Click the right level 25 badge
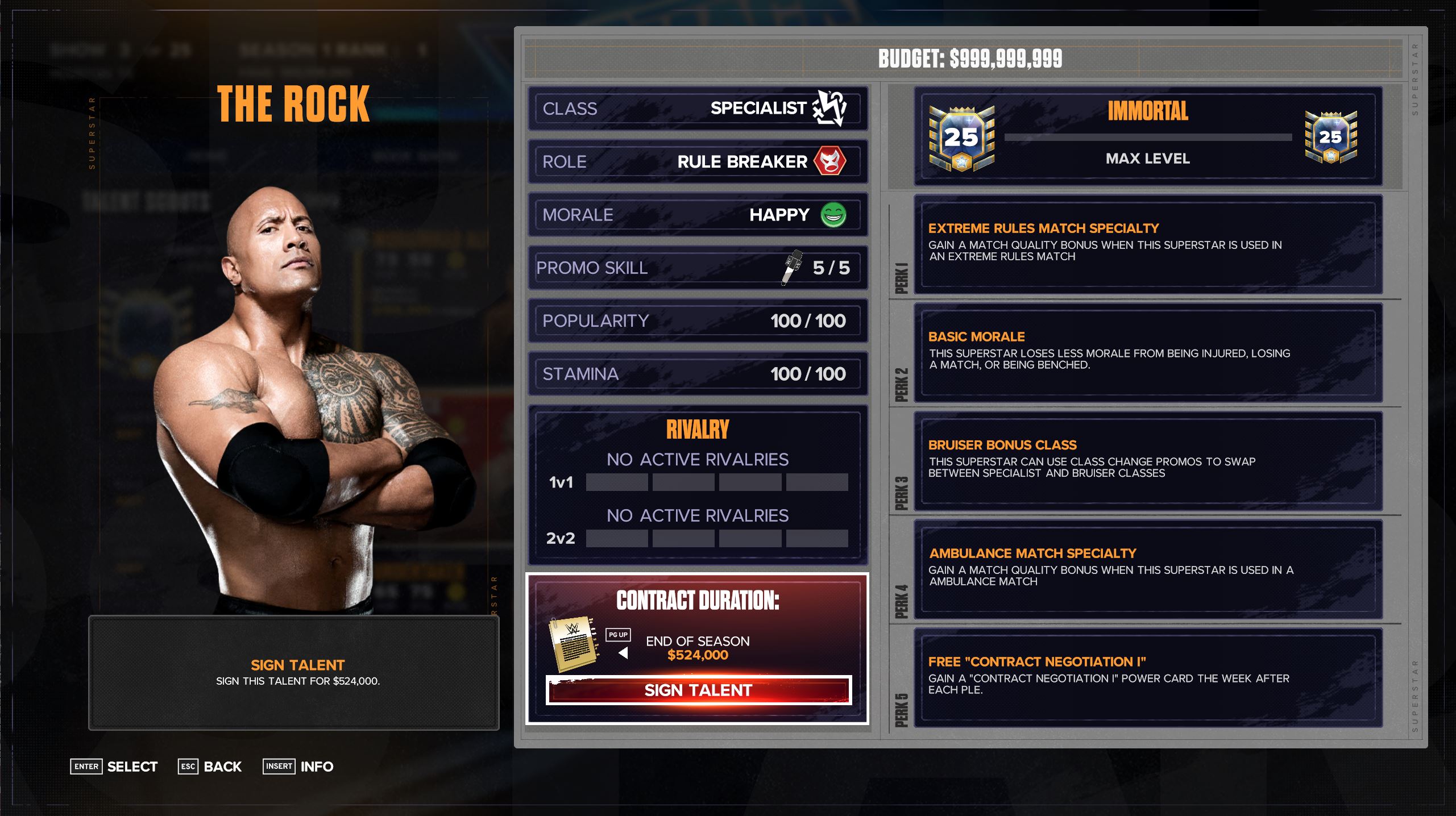 pyautogui.click(x=1332, y=136)
